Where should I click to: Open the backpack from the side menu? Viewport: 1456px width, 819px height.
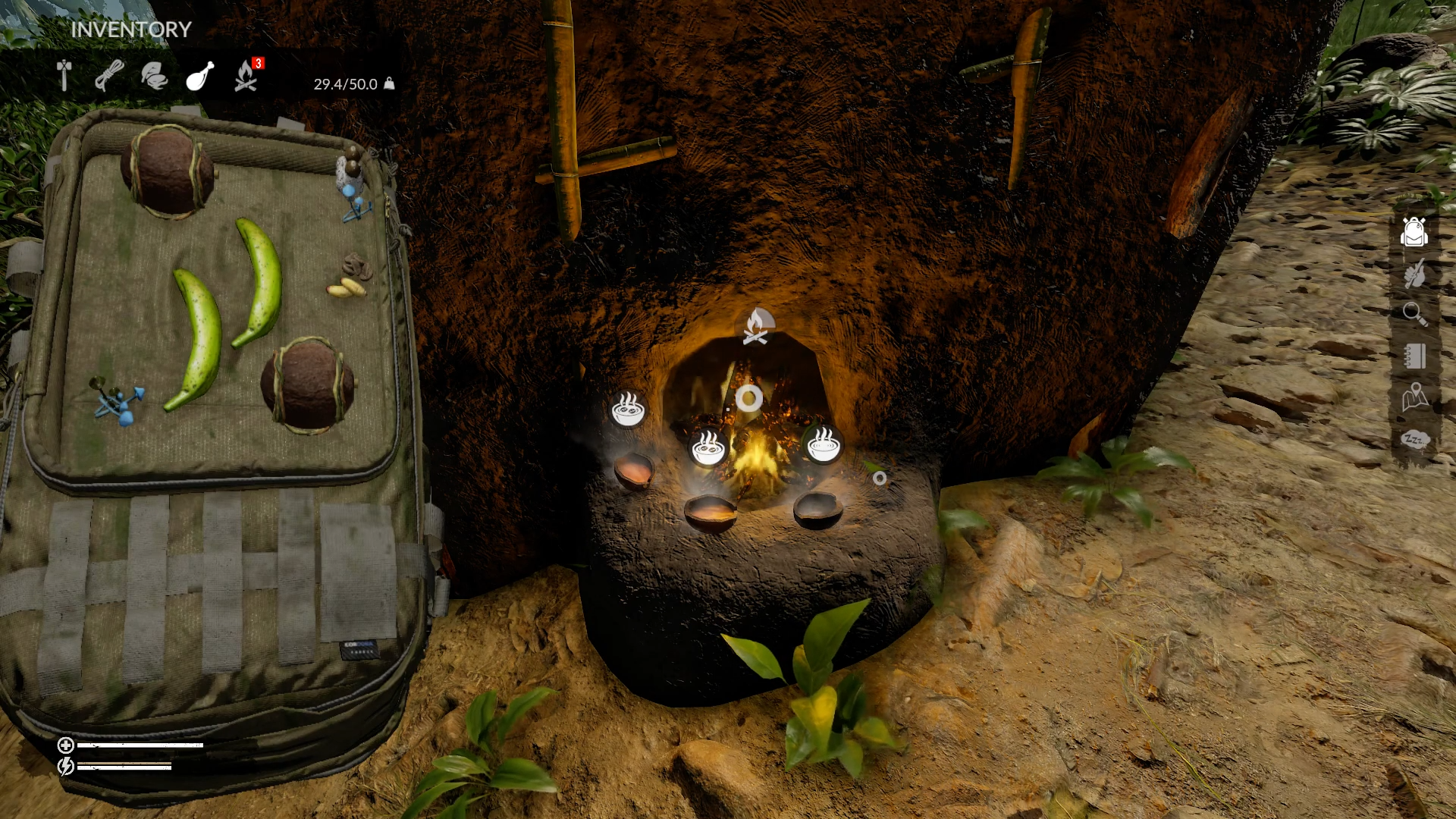pos(1414,232)
